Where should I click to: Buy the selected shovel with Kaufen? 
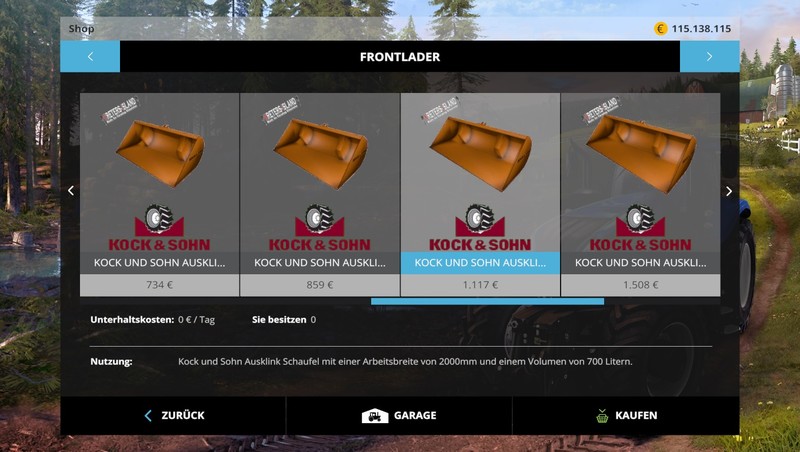(626, 415)
